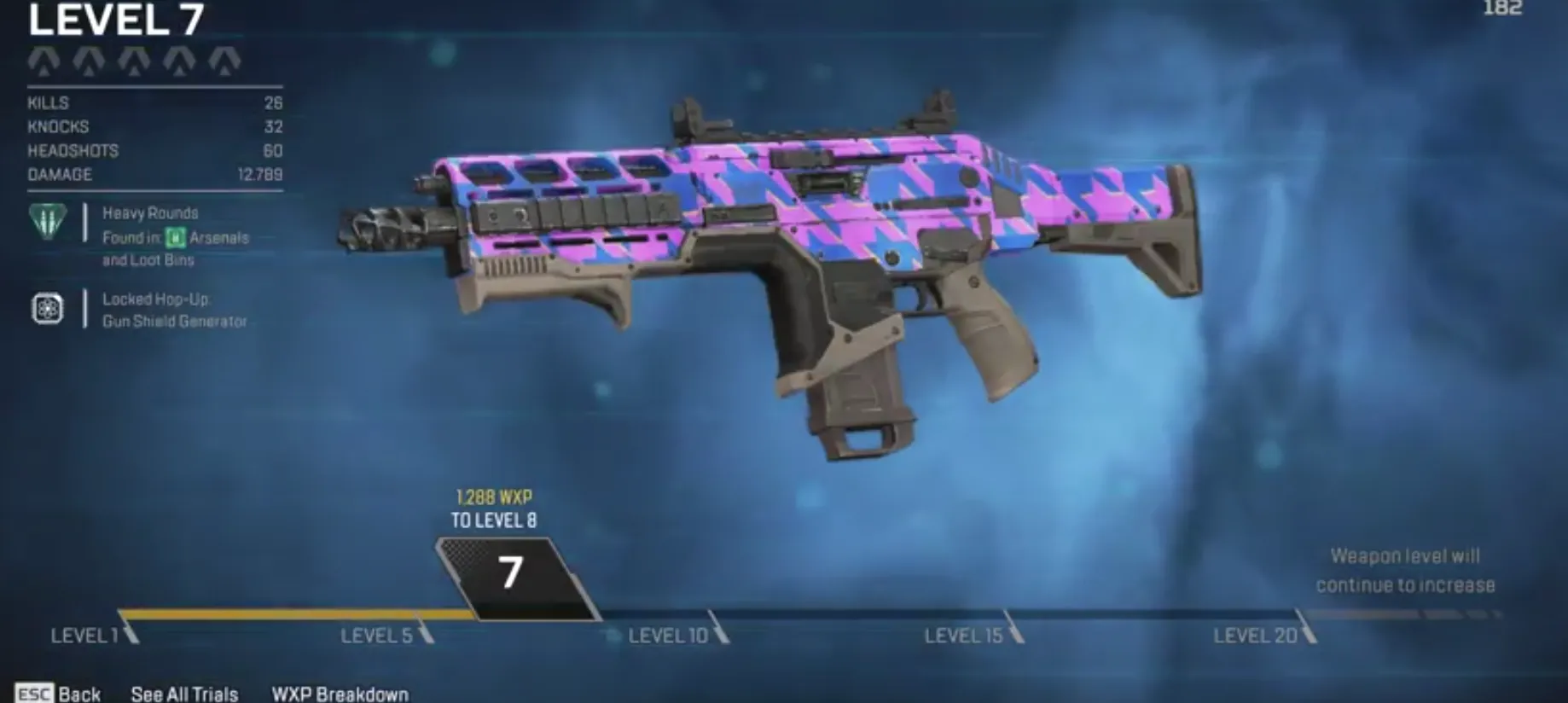Click the Damage stat showing 12,789
This screenshot has height=703, width=1568.
154,175
